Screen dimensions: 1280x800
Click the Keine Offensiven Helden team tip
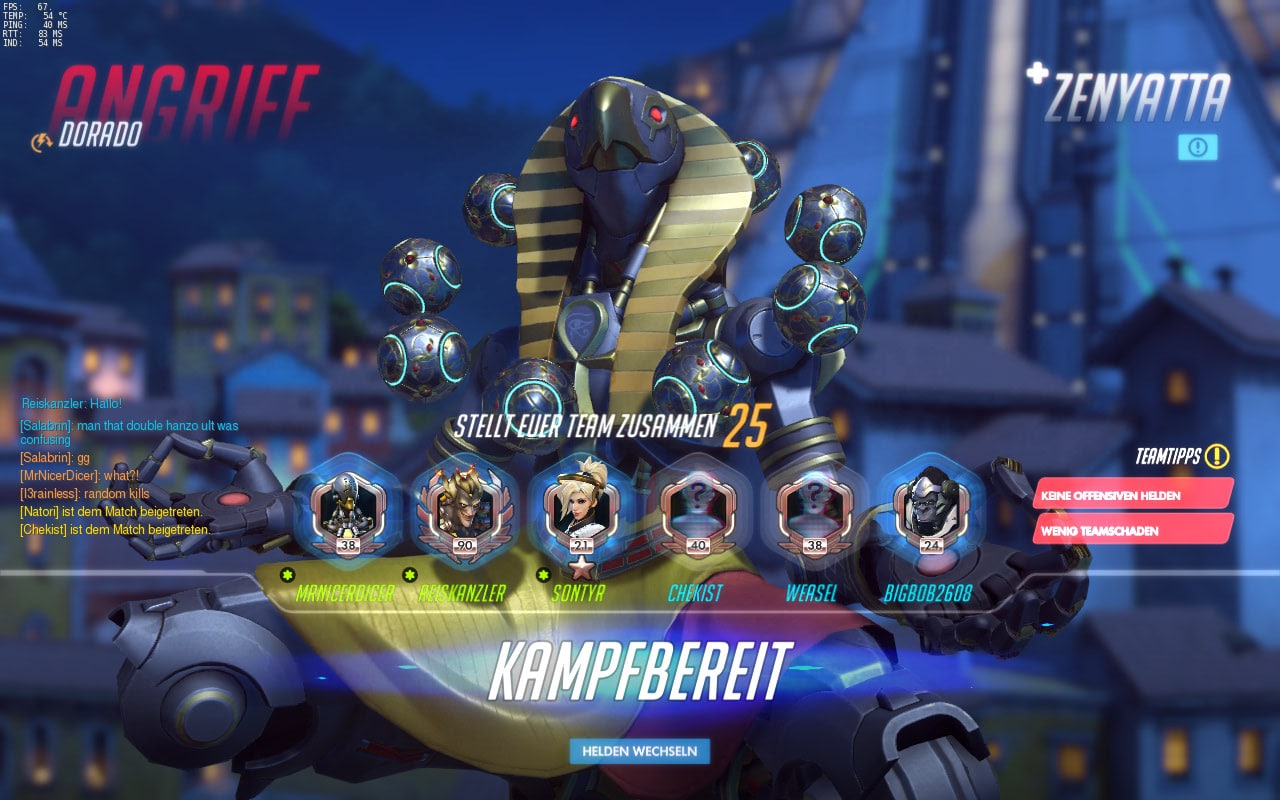pyautogui.click(x=1132, y=495)
